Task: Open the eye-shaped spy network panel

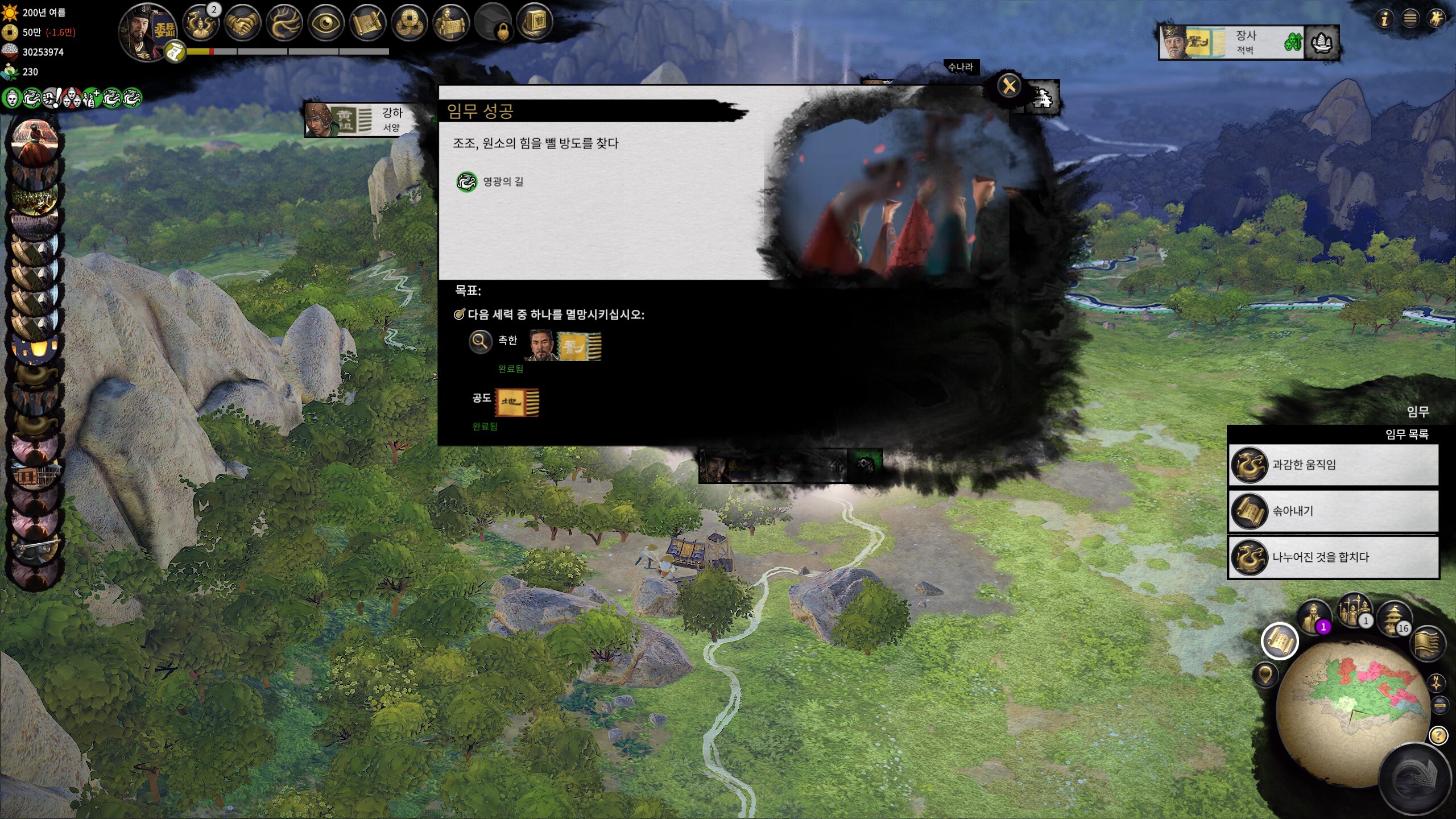Action: tap(326, 24)
